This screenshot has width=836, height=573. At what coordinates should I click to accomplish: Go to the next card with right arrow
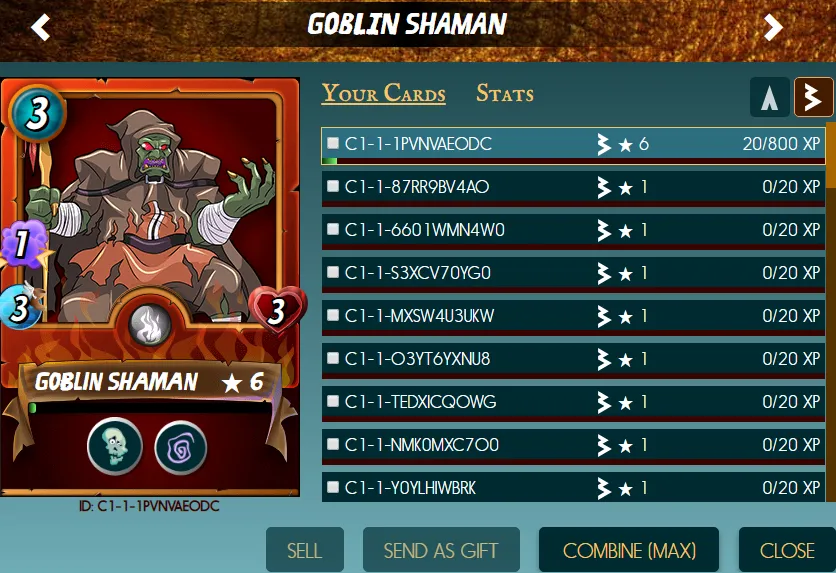(x=773, y=27)
